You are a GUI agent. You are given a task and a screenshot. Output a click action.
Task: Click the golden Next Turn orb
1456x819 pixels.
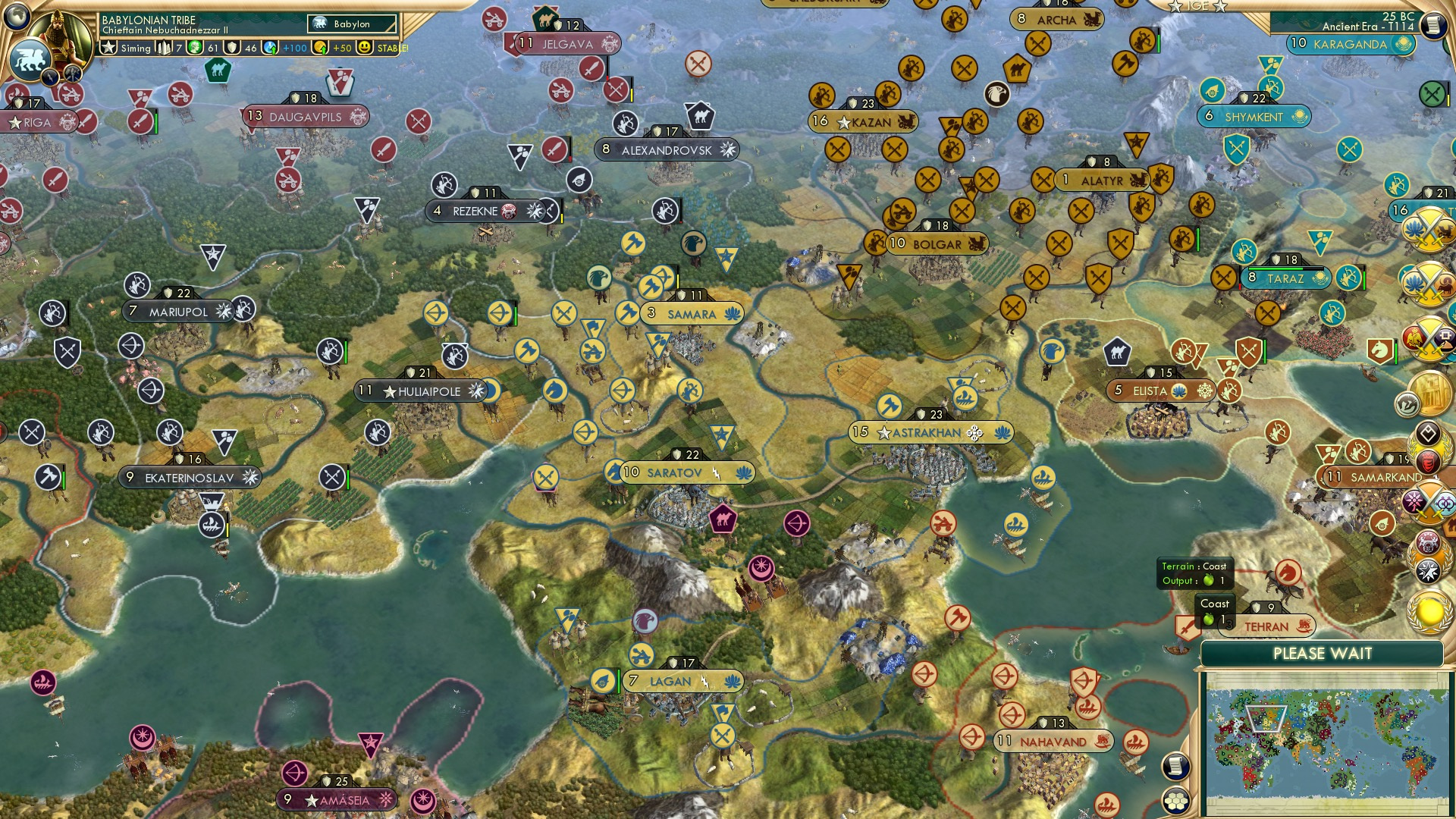point(1429,611)
